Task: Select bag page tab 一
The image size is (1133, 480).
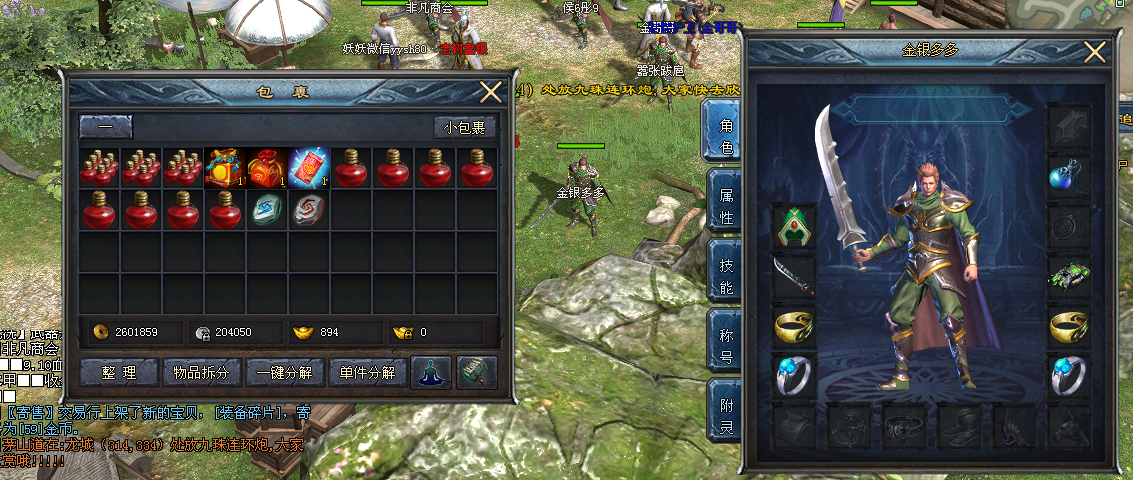Action: [105, 127]
